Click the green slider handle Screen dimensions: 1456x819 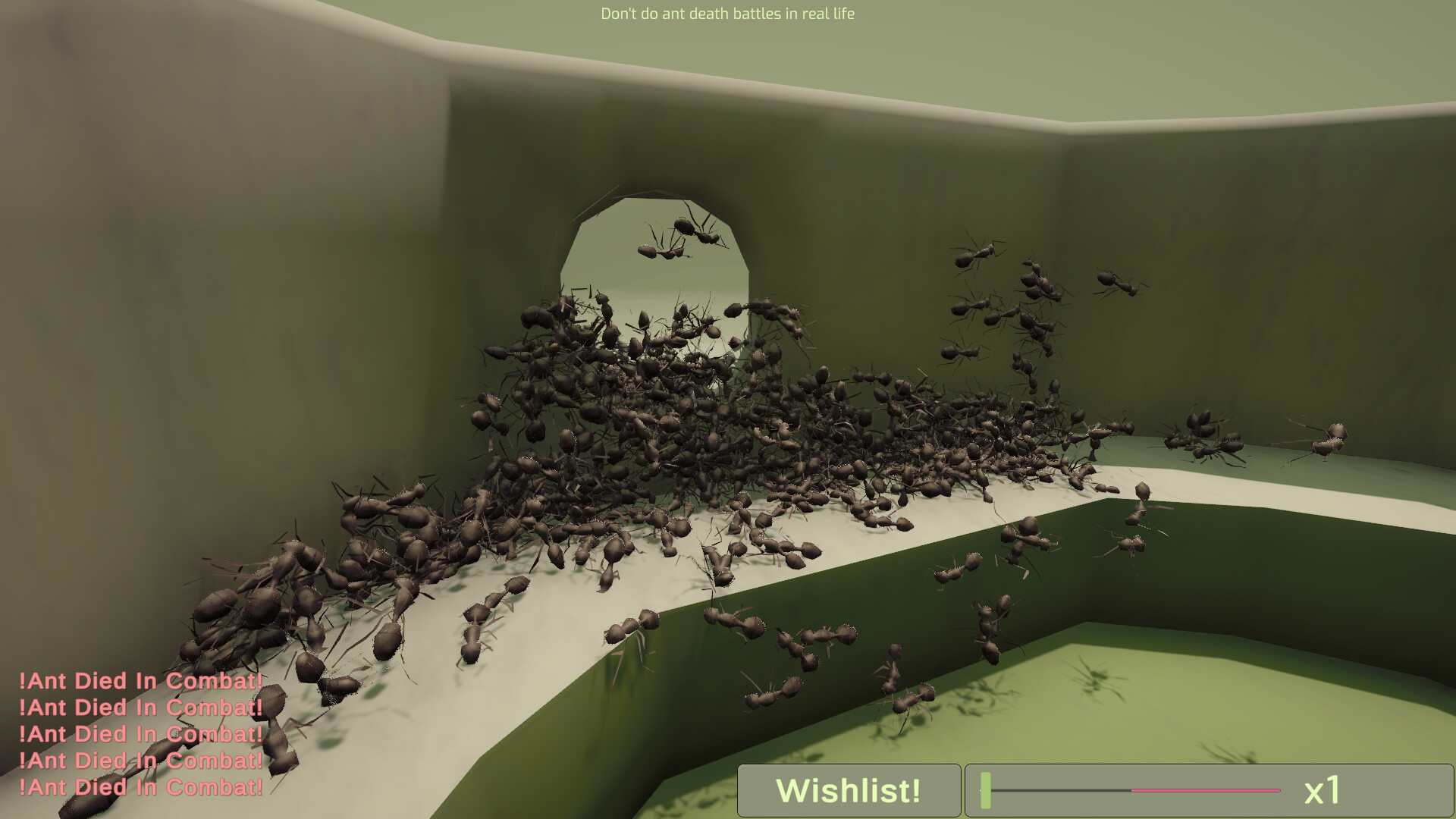coord(984,791)
